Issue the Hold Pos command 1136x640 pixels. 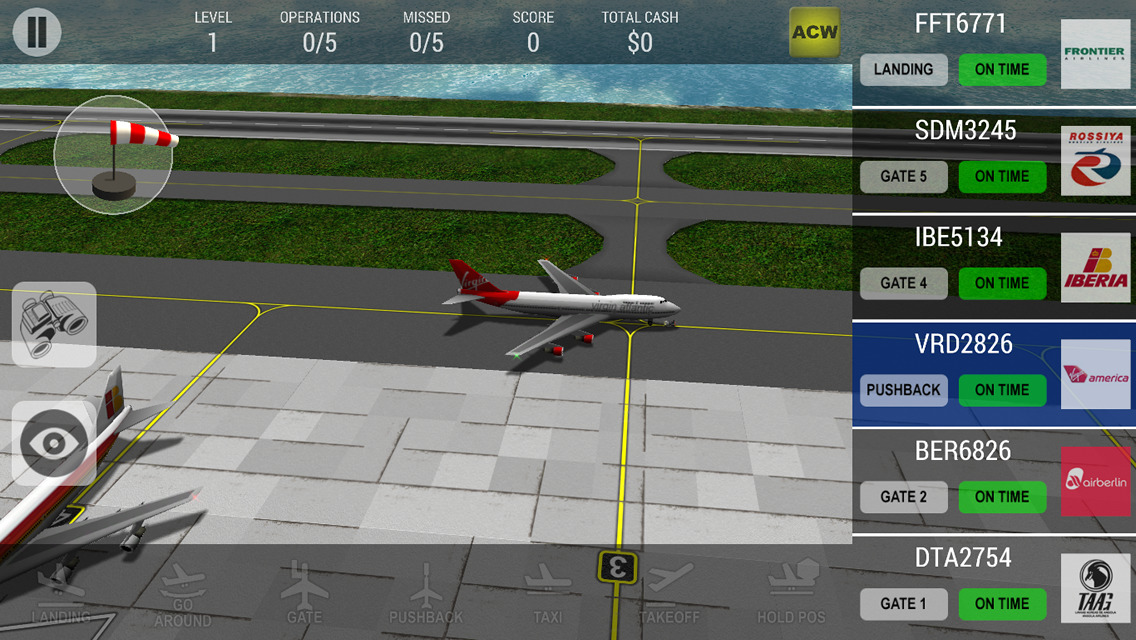(x=791, y=595)
